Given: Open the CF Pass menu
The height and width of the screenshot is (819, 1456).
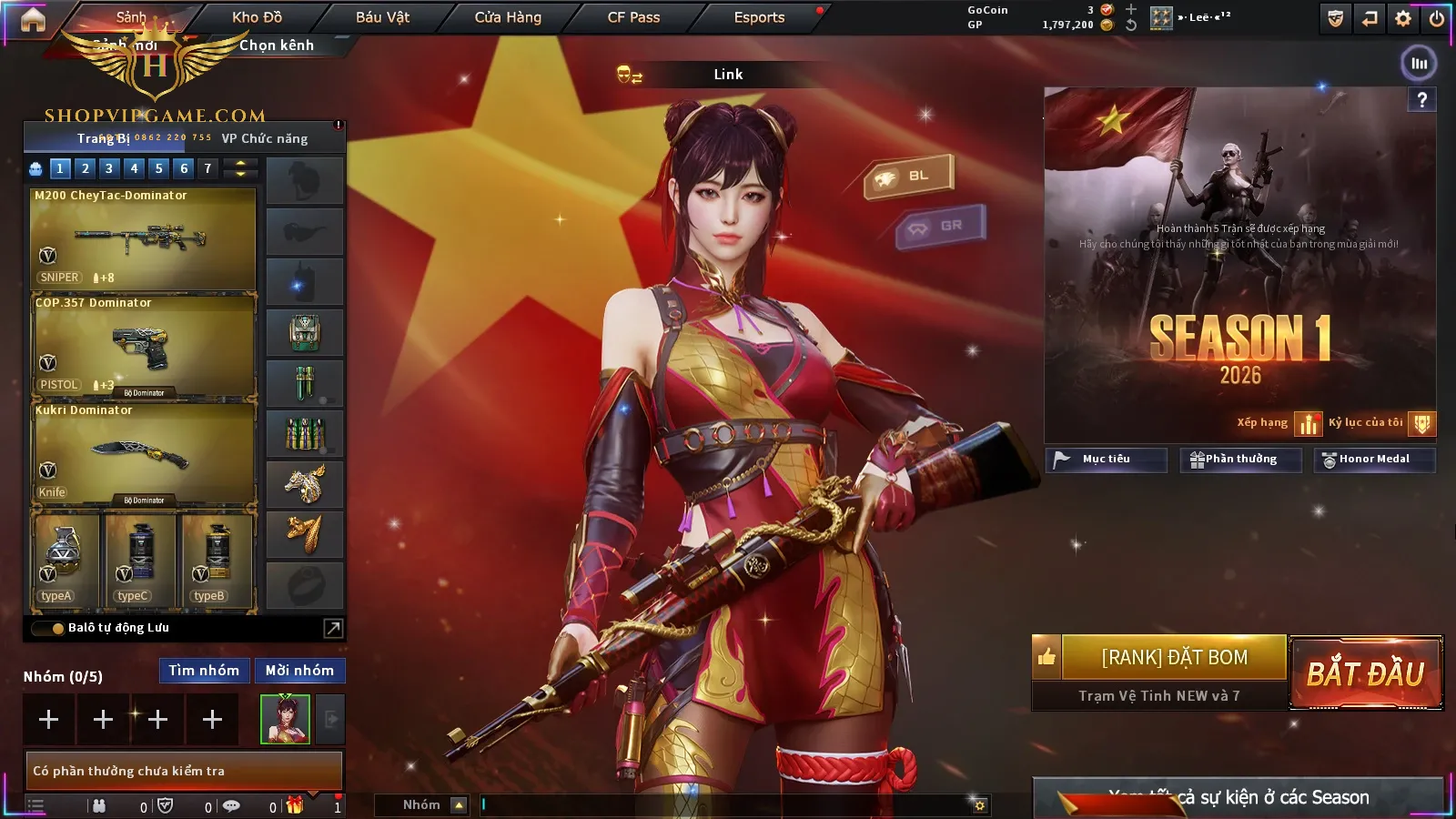Looking at the screenshot, I should (633, 17).
